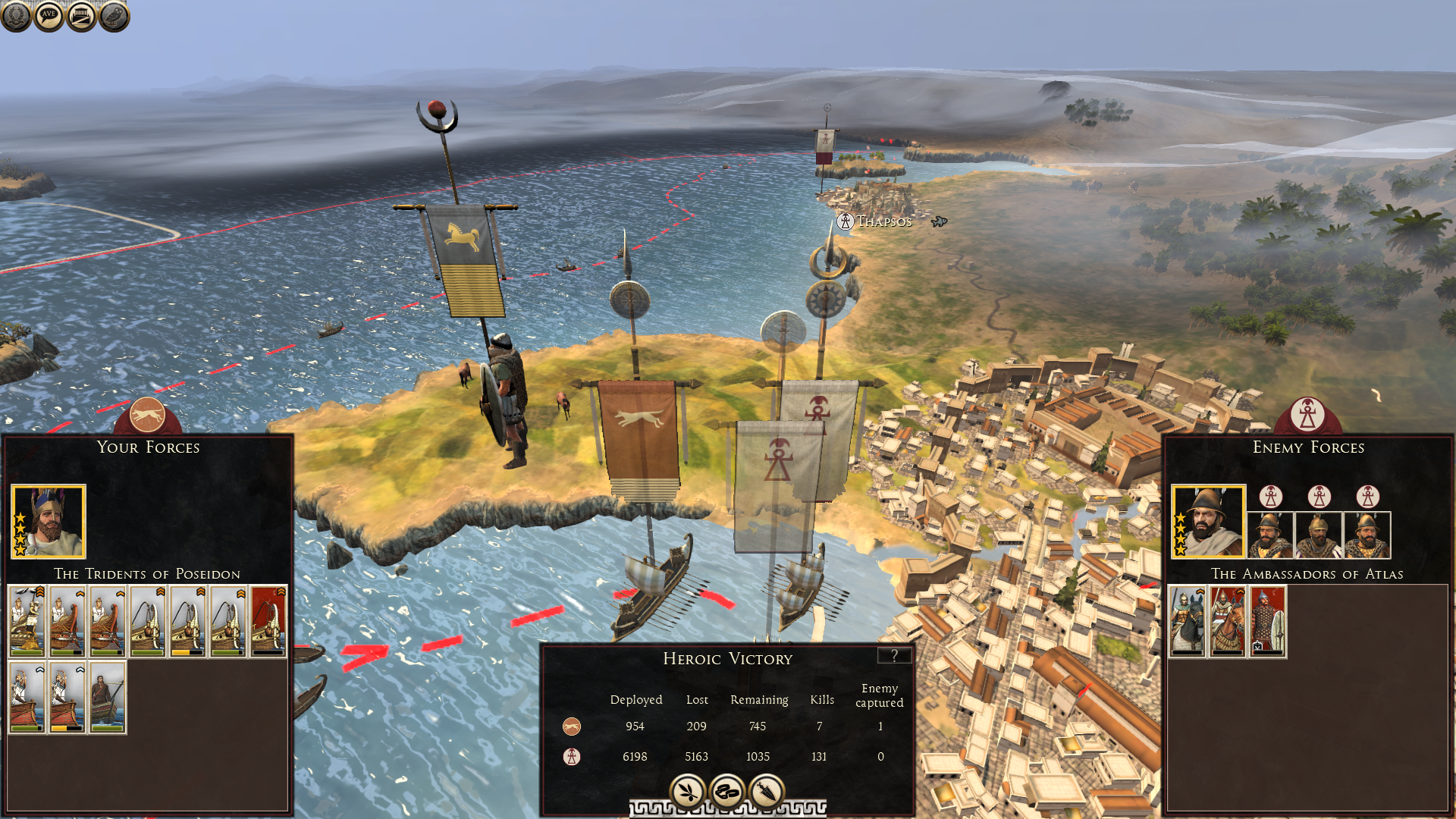Viewport: 1456px width, 819px height.
Task: Select the fisherman boat unit card
Action: coord(108,697)
